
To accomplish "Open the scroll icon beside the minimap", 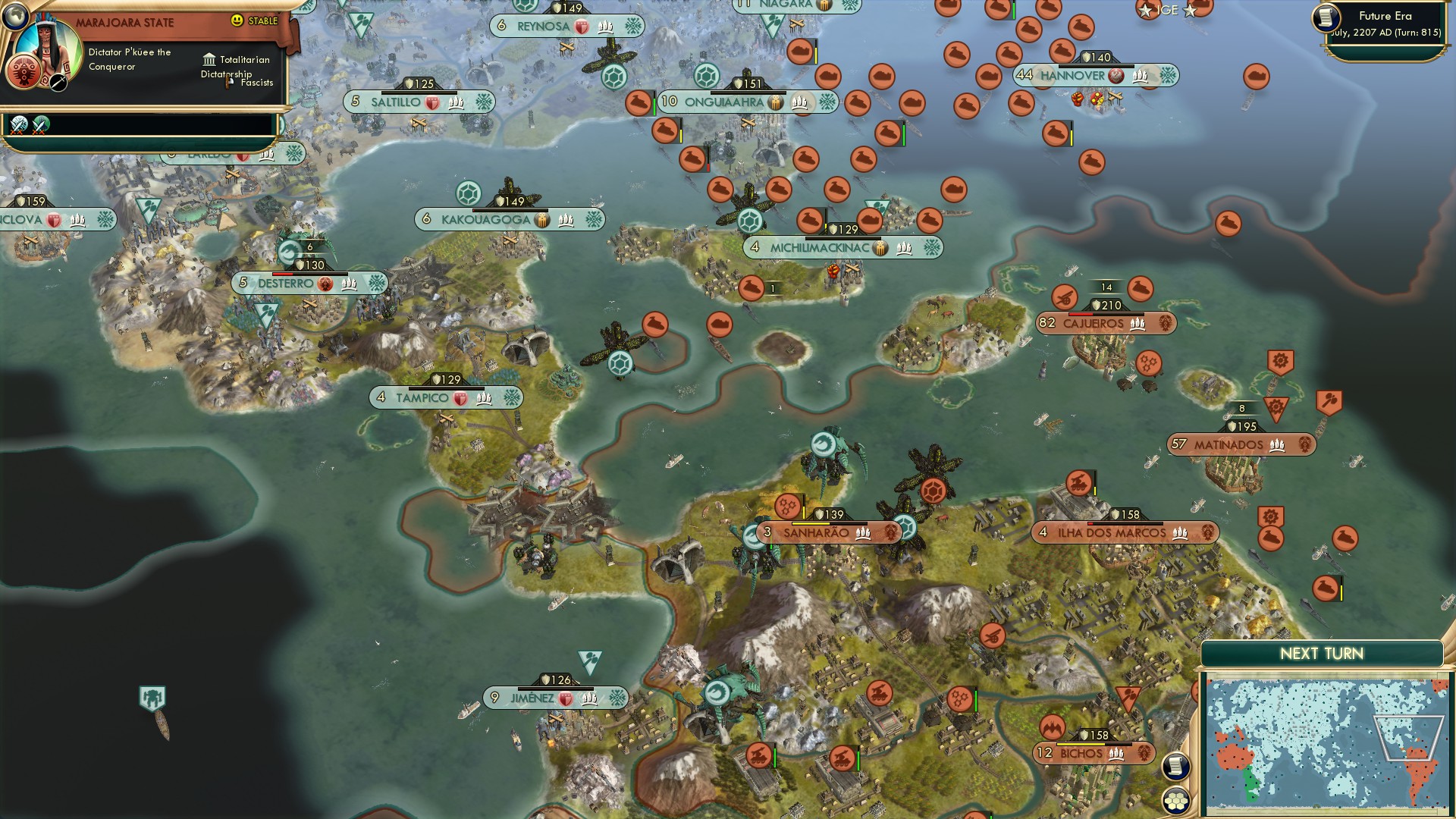I will click(x=1175, y=766).
